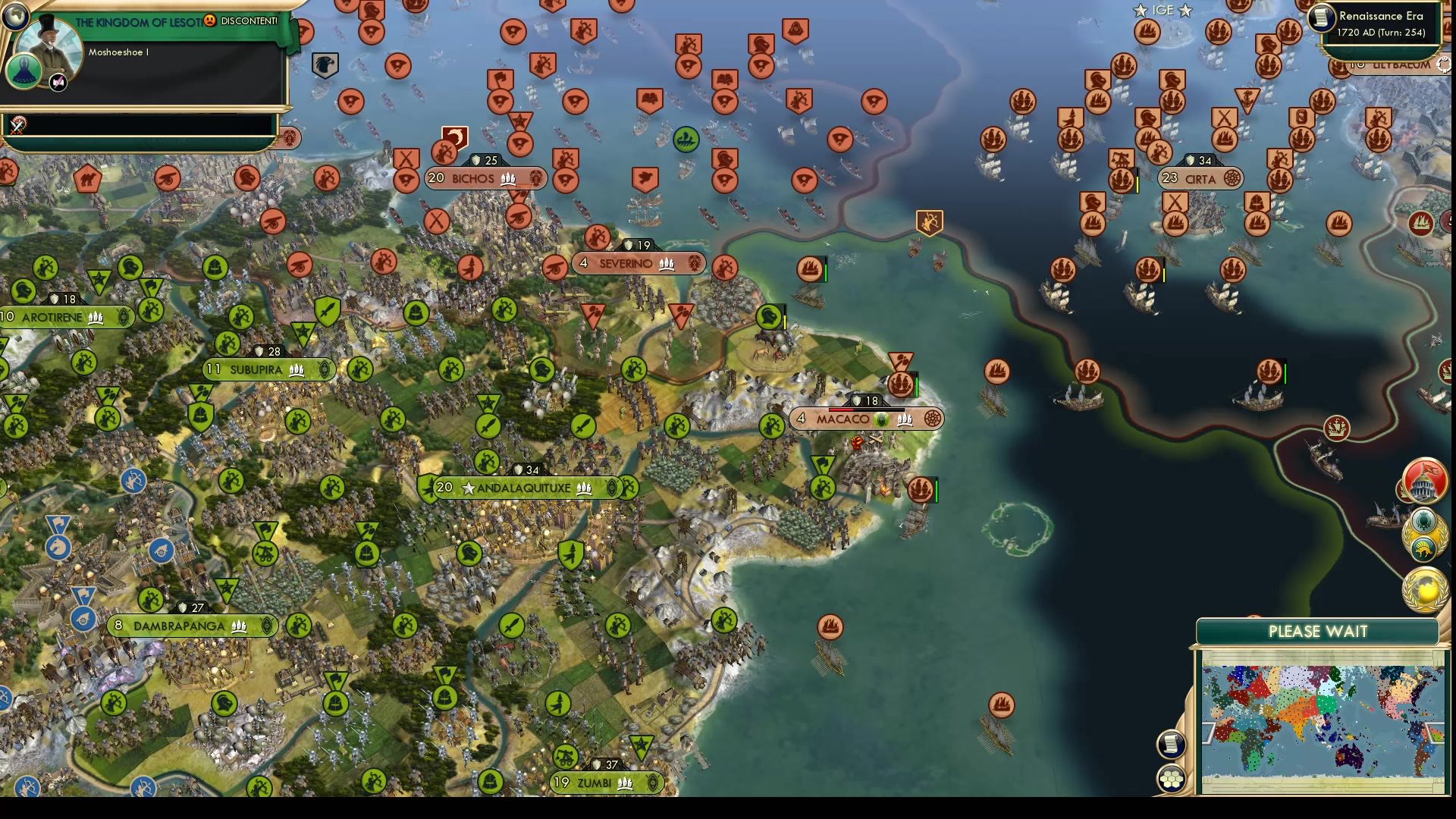Click the globe button in the top-left corner
Viewport: 1456px width, 819px height.
pyautogui.click(x=14, y=17)
